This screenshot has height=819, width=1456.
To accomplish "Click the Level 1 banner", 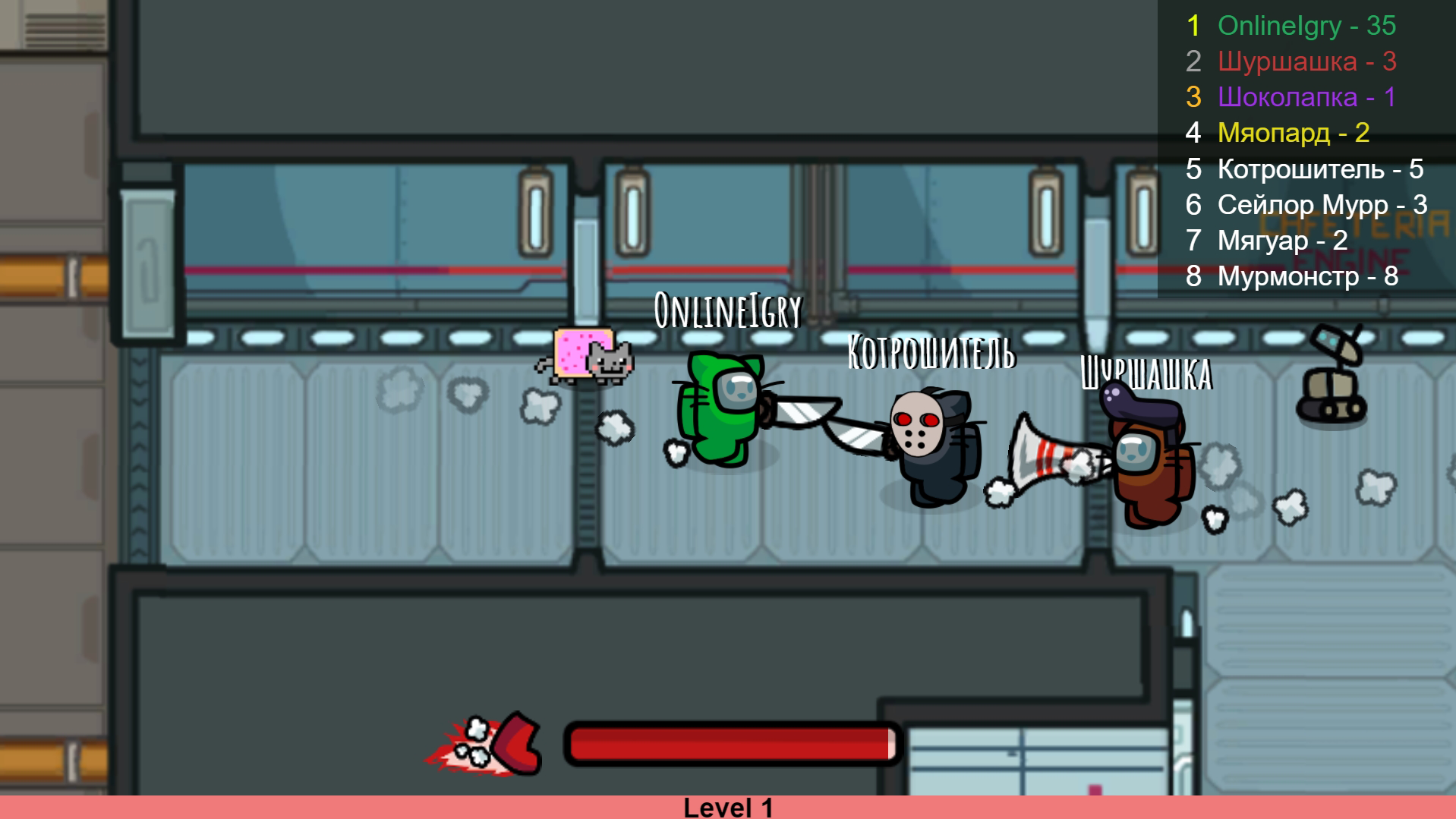I will click(728, 808).
